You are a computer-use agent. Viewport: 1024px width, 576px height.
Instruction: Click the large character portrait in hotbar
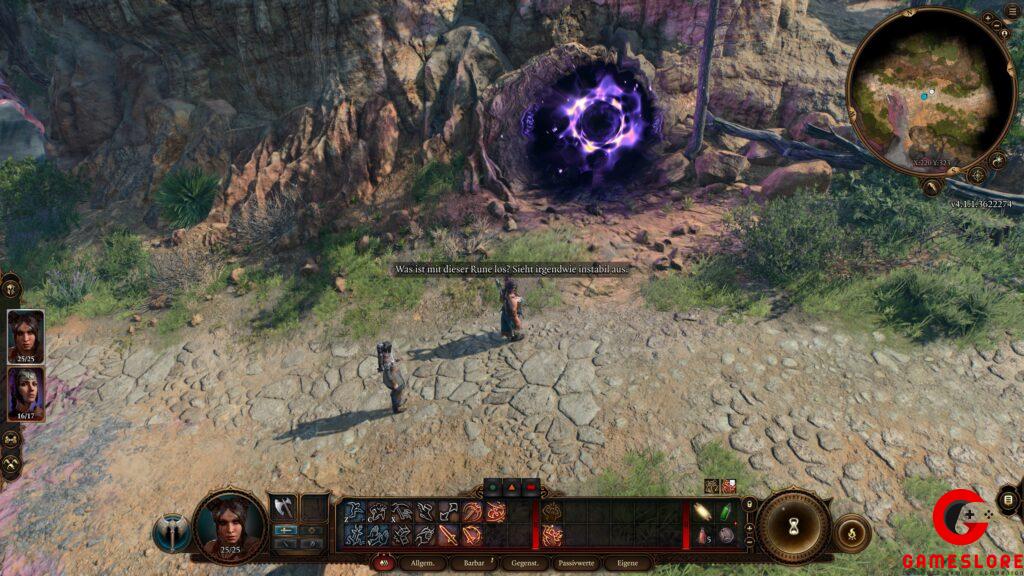coord(230,525)
